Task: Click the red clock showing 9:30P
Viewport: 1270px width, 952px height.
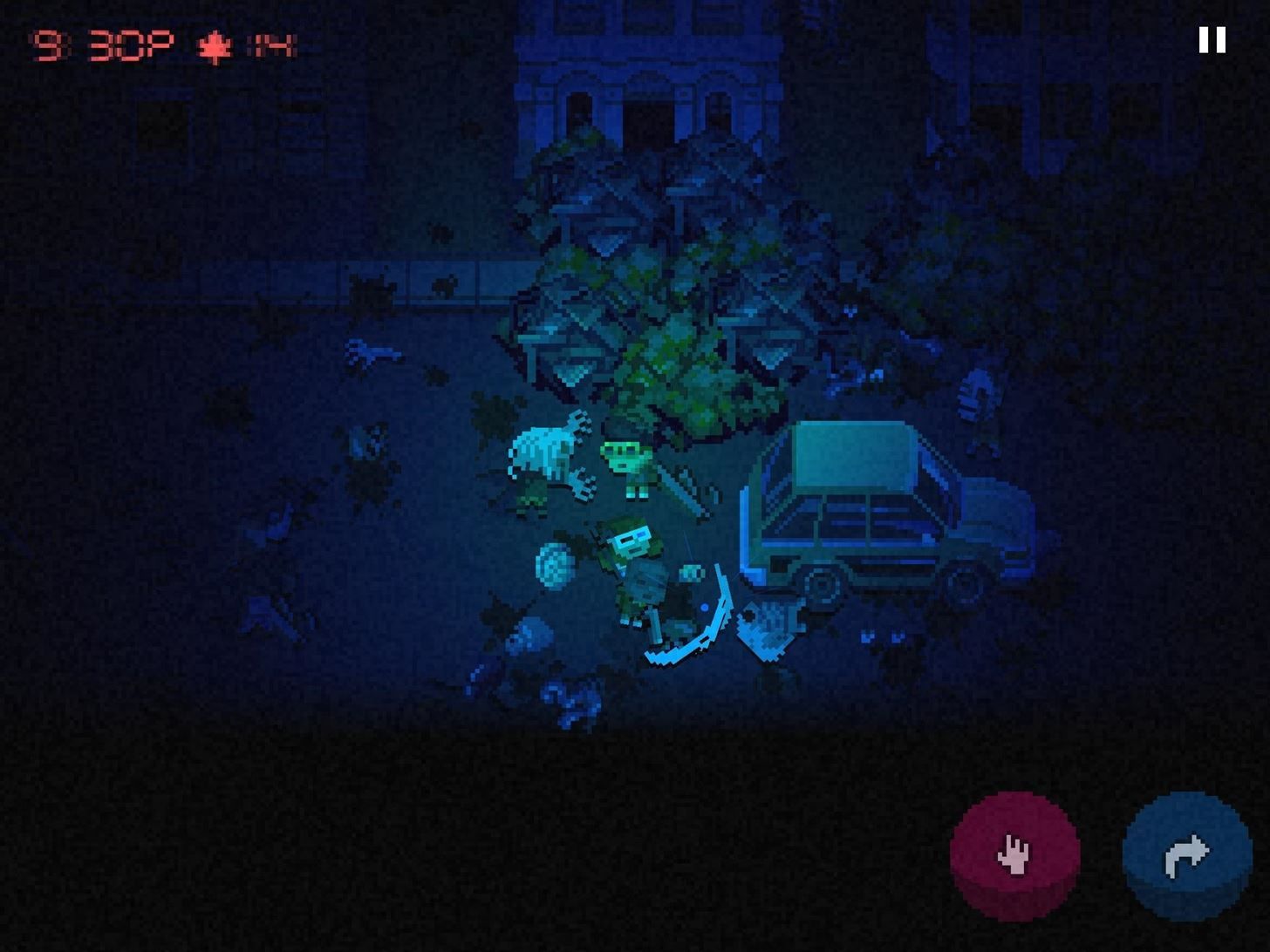Action: [x=100, y=41]
